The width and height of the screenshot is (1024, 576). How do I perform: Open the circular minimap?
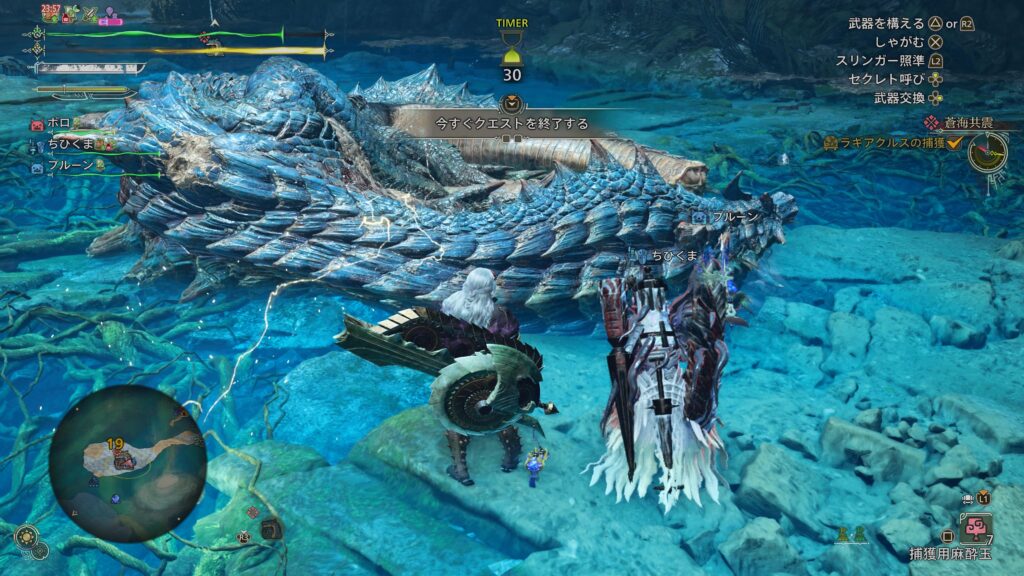pyautogui.click(x=127, y=463)
